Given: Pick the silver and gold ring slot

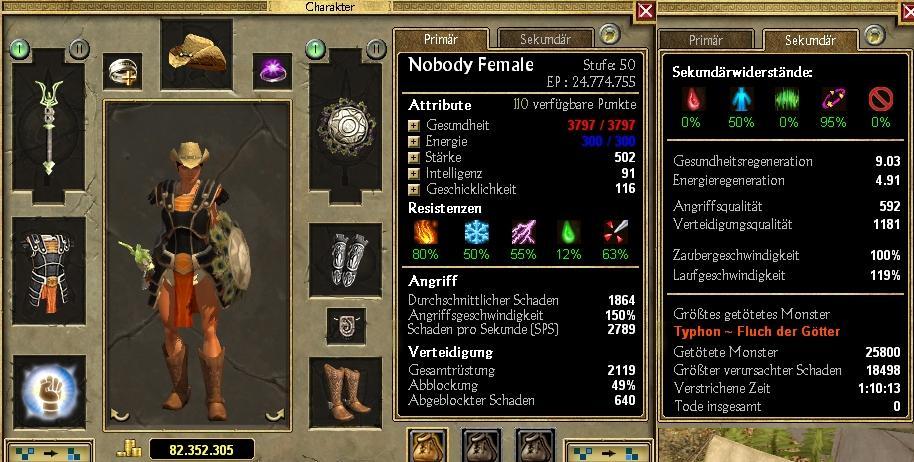Looking at the screenshot, I should [x=126, y=71].
